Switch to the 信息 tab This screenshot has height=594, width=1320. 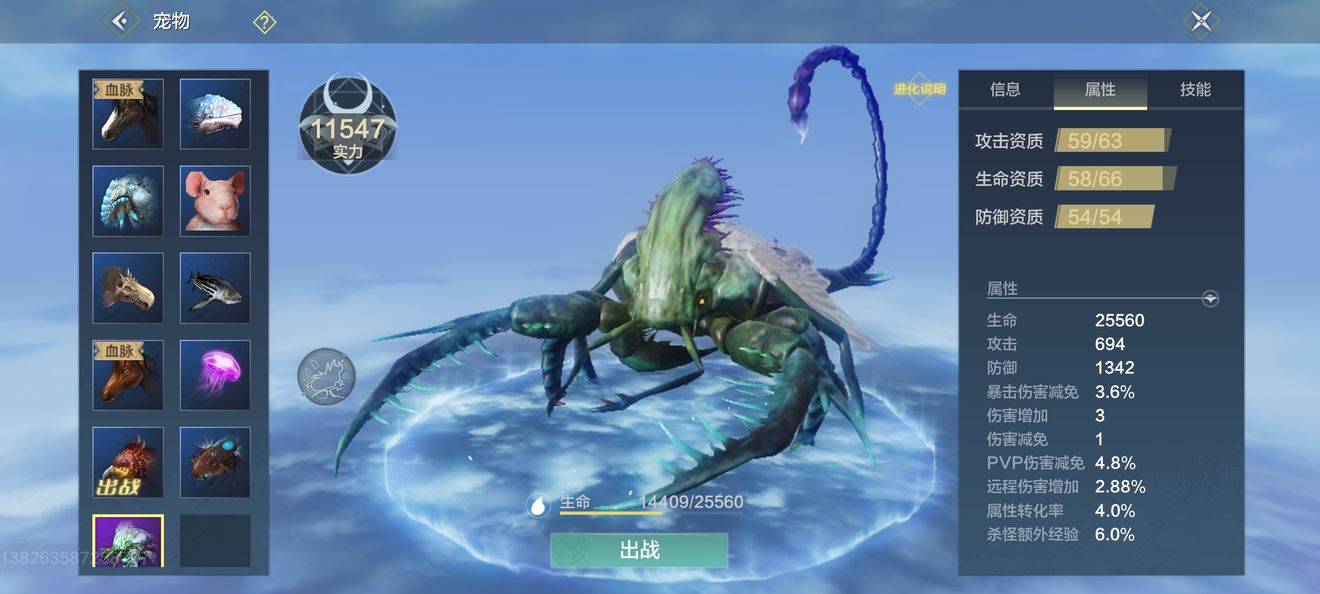(x=1005, y=90)
